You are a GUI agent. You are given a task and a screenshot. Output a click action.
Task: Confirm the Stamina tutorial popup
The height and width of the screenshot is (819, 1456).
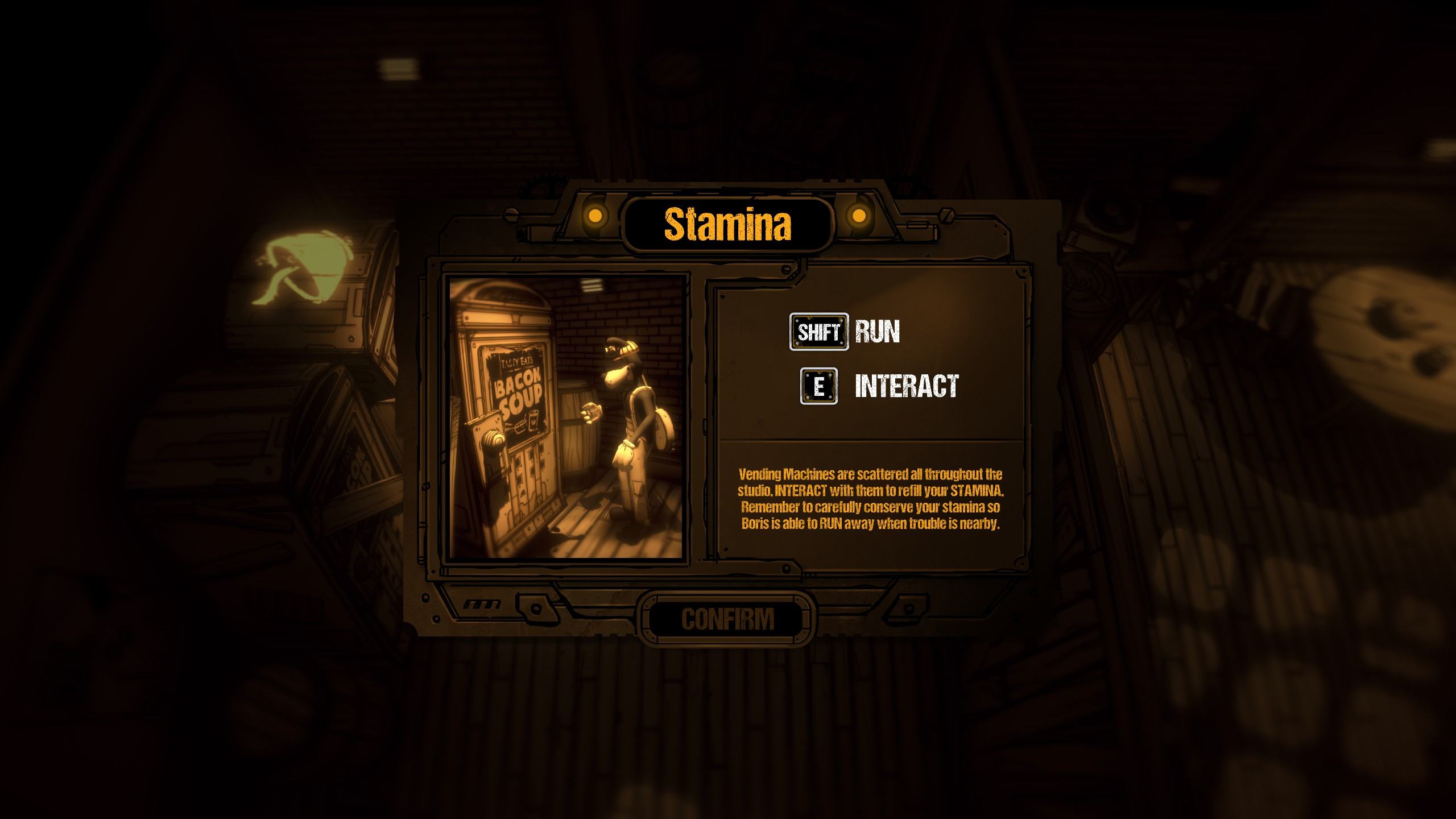coord(727,619)
